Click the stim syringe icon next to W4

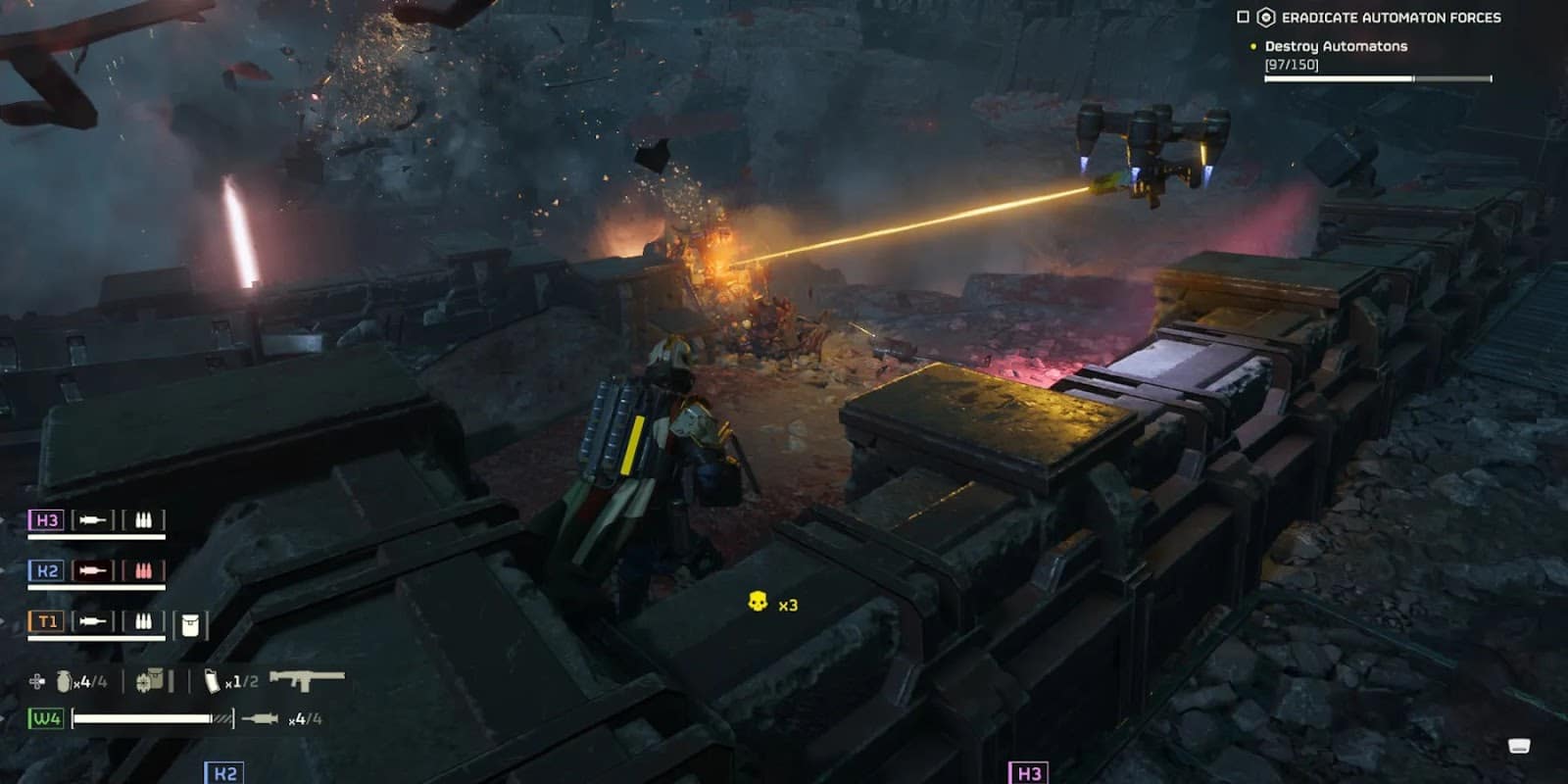(262, 717)
